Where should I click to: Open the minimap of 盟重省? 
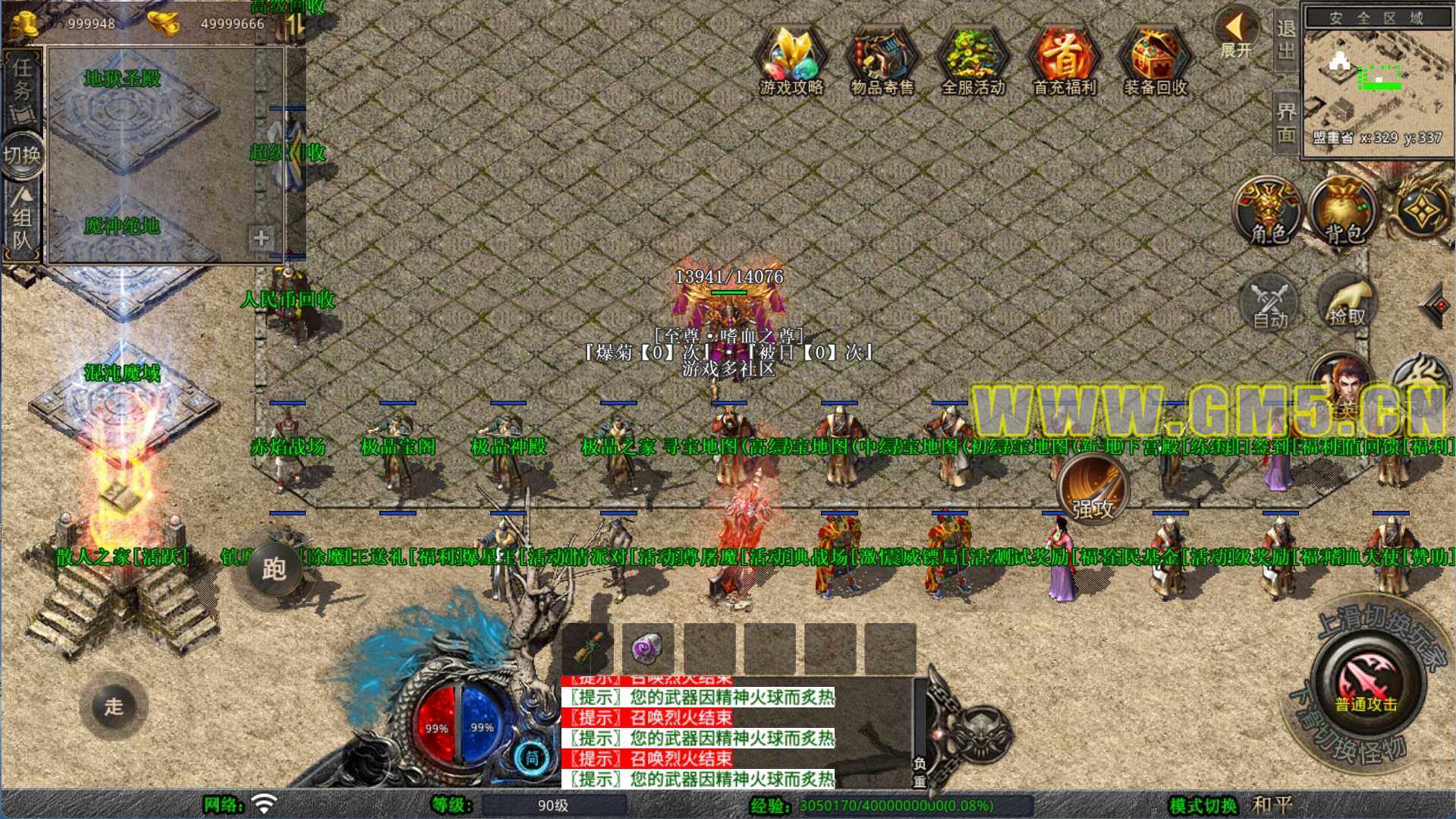[1378, 82]
